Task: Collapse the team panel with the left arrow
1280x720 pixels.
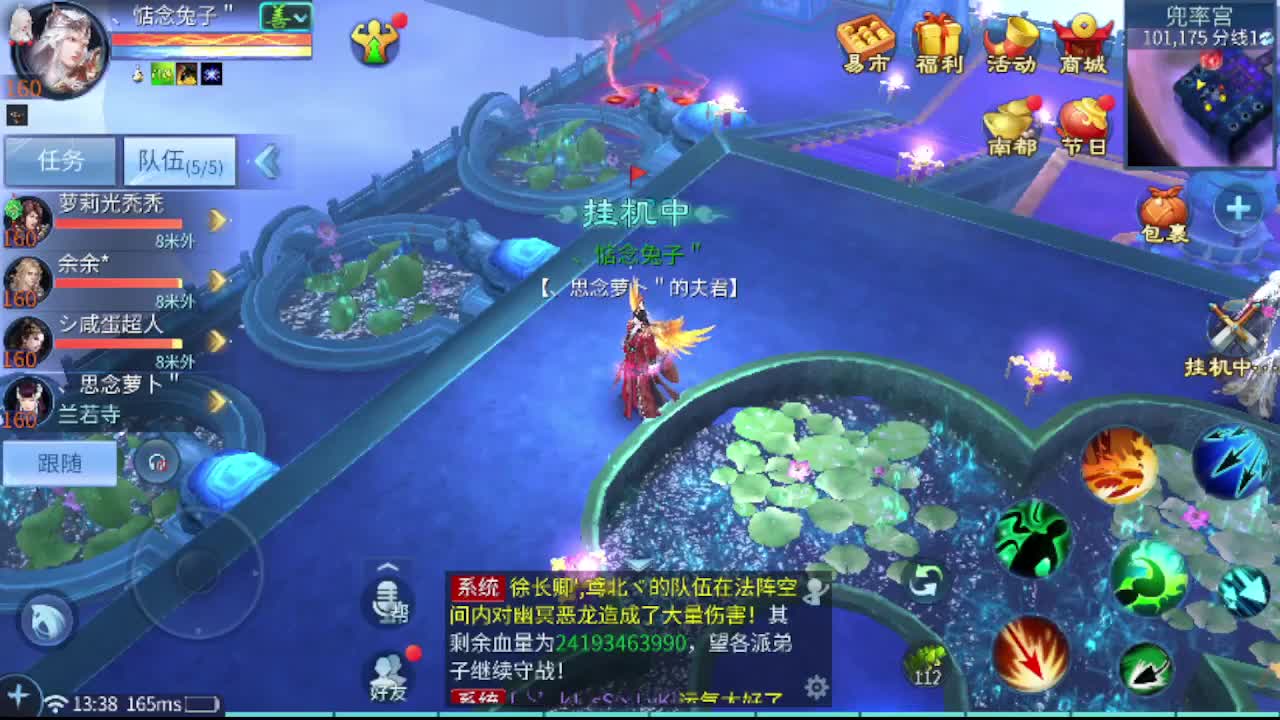Action: [x=263, y=158]
